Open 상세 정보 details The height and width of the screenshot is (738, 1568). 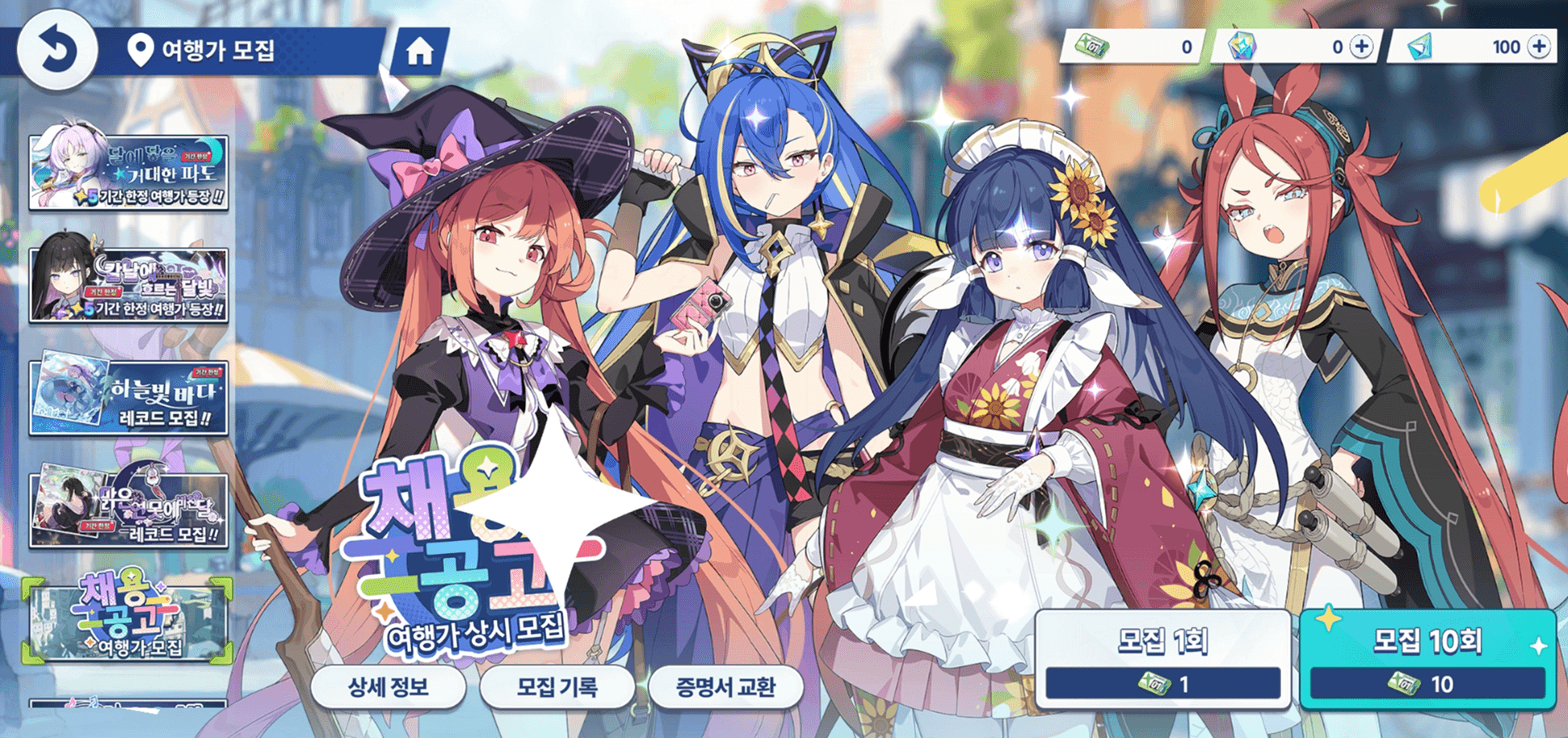click(x=388, y=687)
